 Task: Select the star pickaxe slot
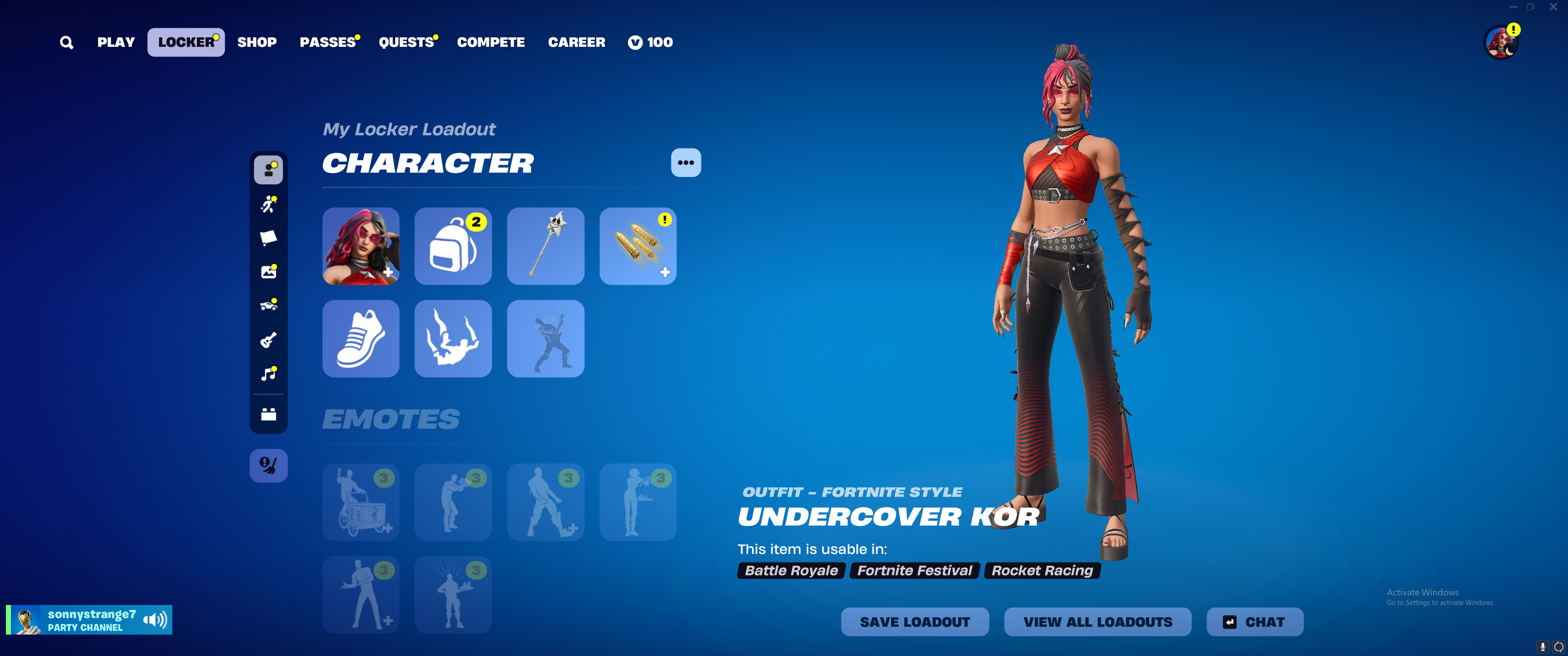546,246
